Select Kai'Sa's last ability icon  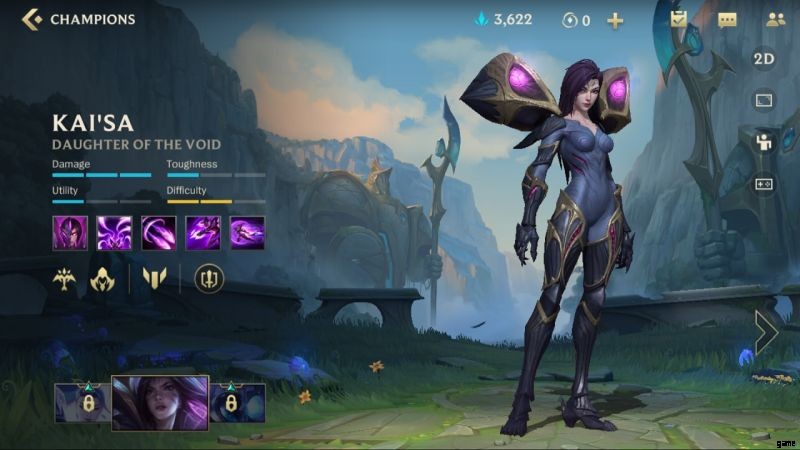pos(247,232)
